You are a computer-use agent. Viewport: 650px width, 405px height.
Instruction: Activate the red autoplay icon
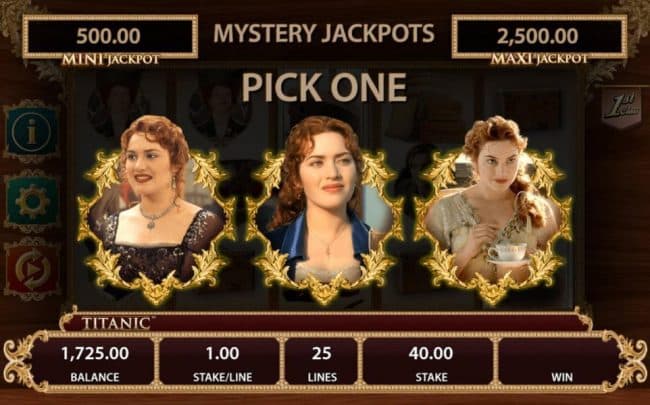point(31,269)
